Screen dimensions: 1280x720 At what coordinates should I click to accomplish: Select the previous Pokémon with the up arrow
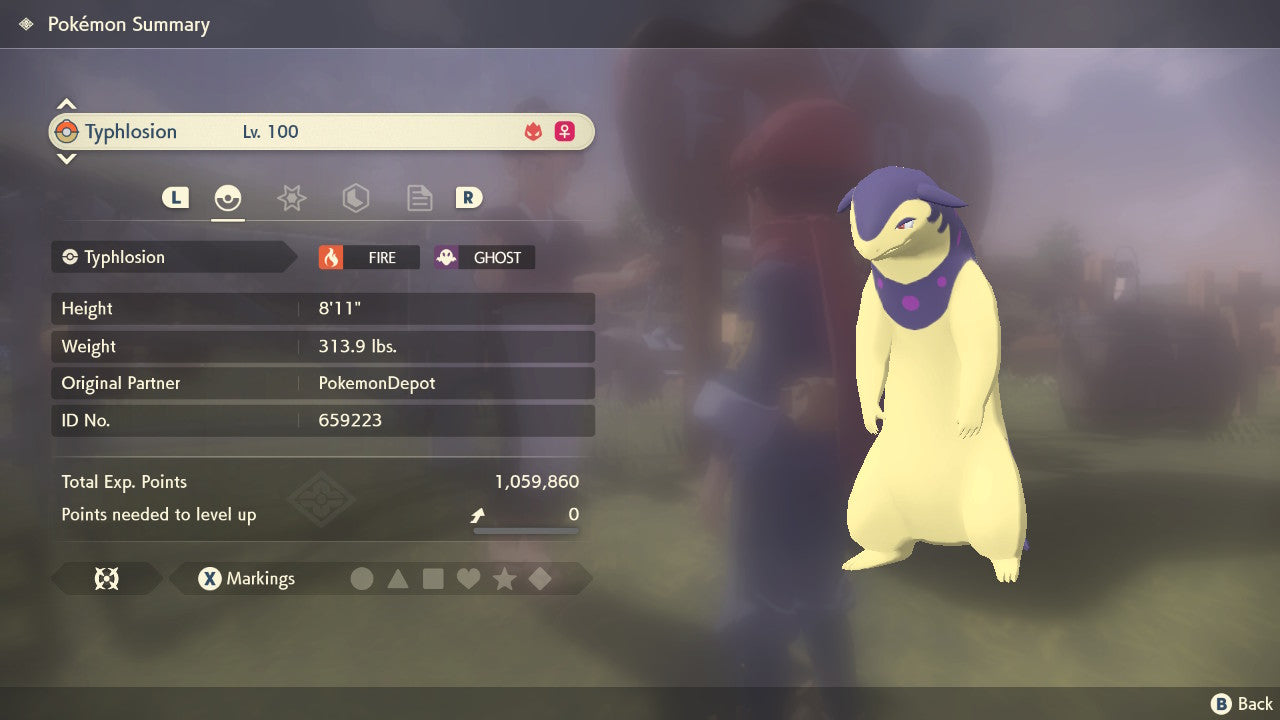66,104
